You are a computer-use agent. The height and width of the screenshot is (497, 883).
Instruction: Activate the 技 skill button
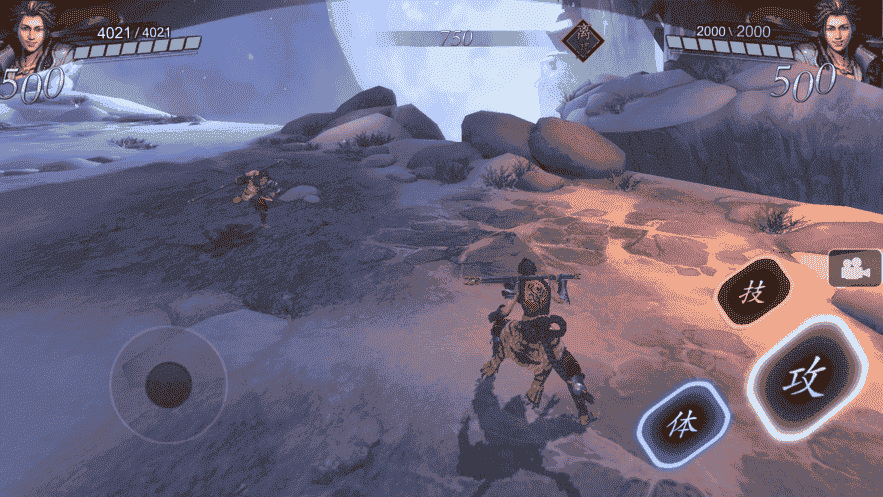click(754, 292)
